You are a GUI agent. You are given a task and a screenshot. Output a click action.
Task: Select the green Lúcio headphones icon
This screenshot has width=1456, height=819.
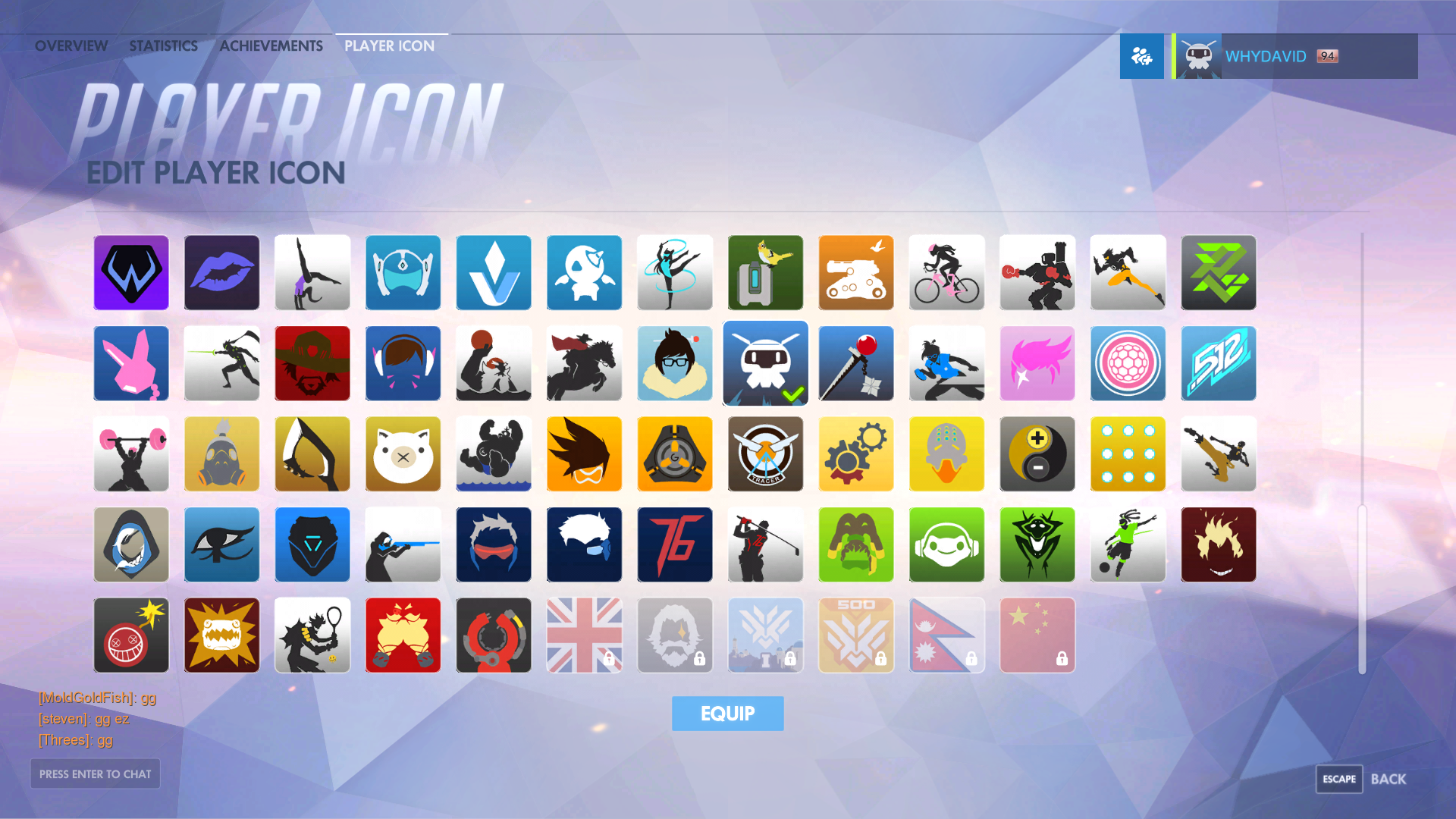point(946,544)
